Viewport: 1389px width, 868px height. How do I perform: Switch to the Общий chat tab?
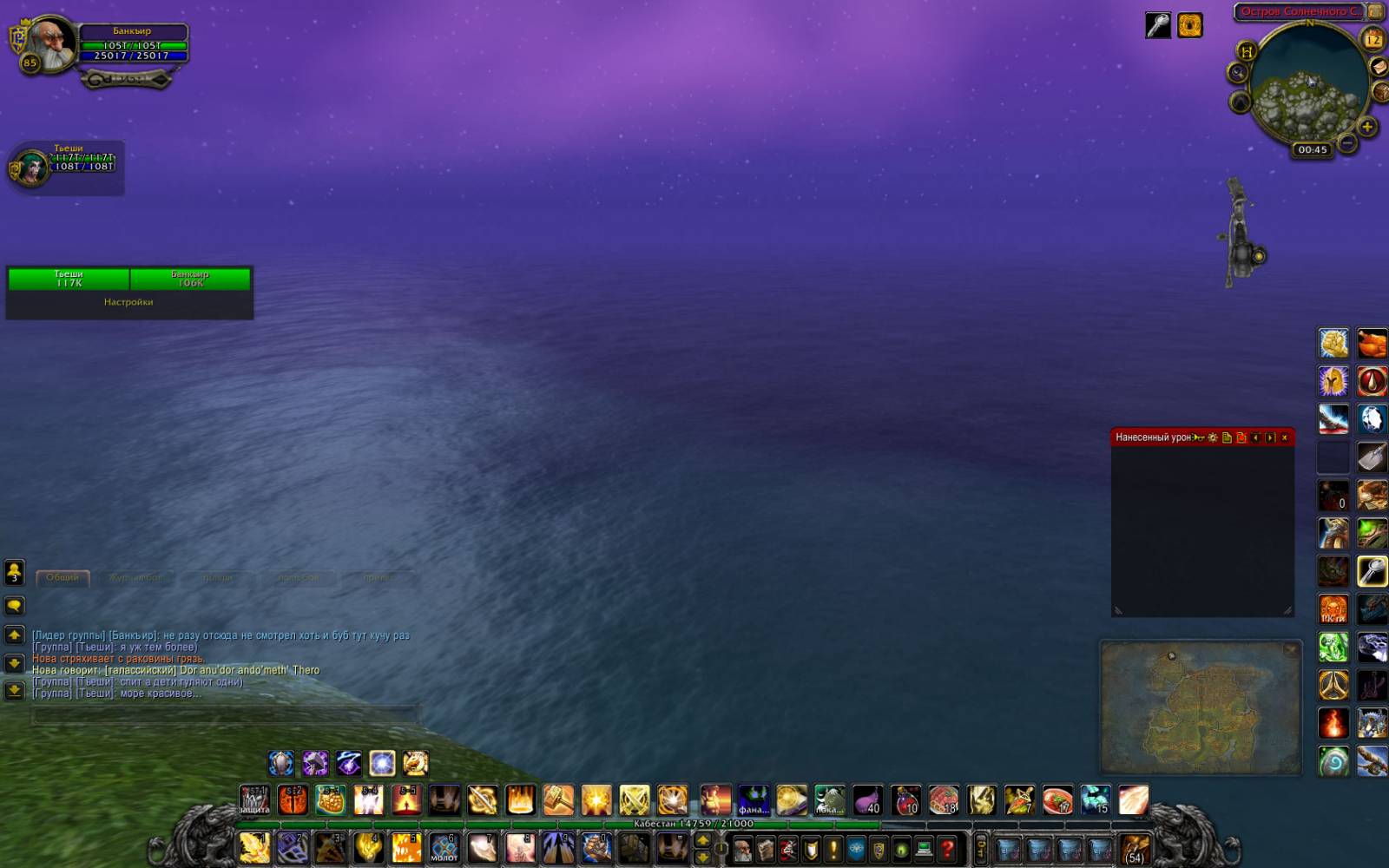click(x=63, y=578)
